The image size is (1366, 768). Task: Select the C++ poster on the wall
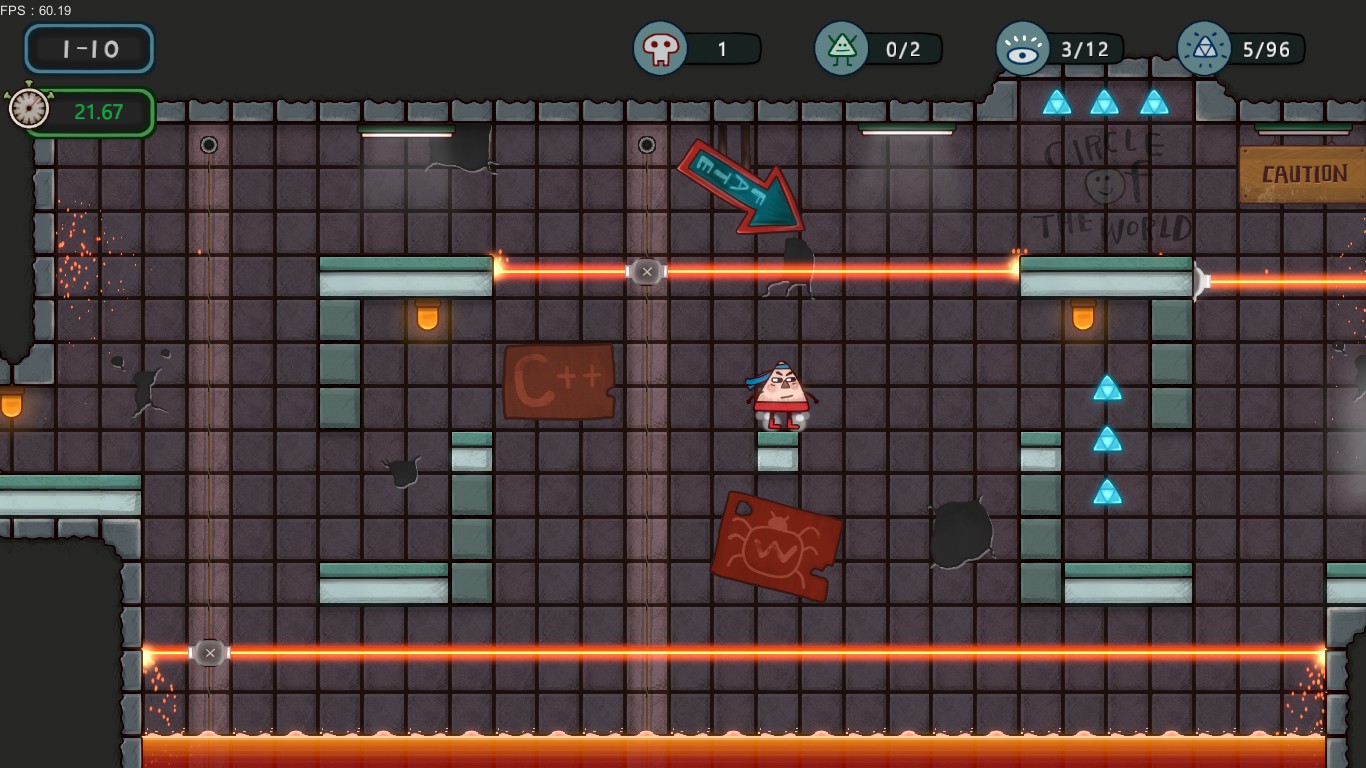tap(558, 383)
